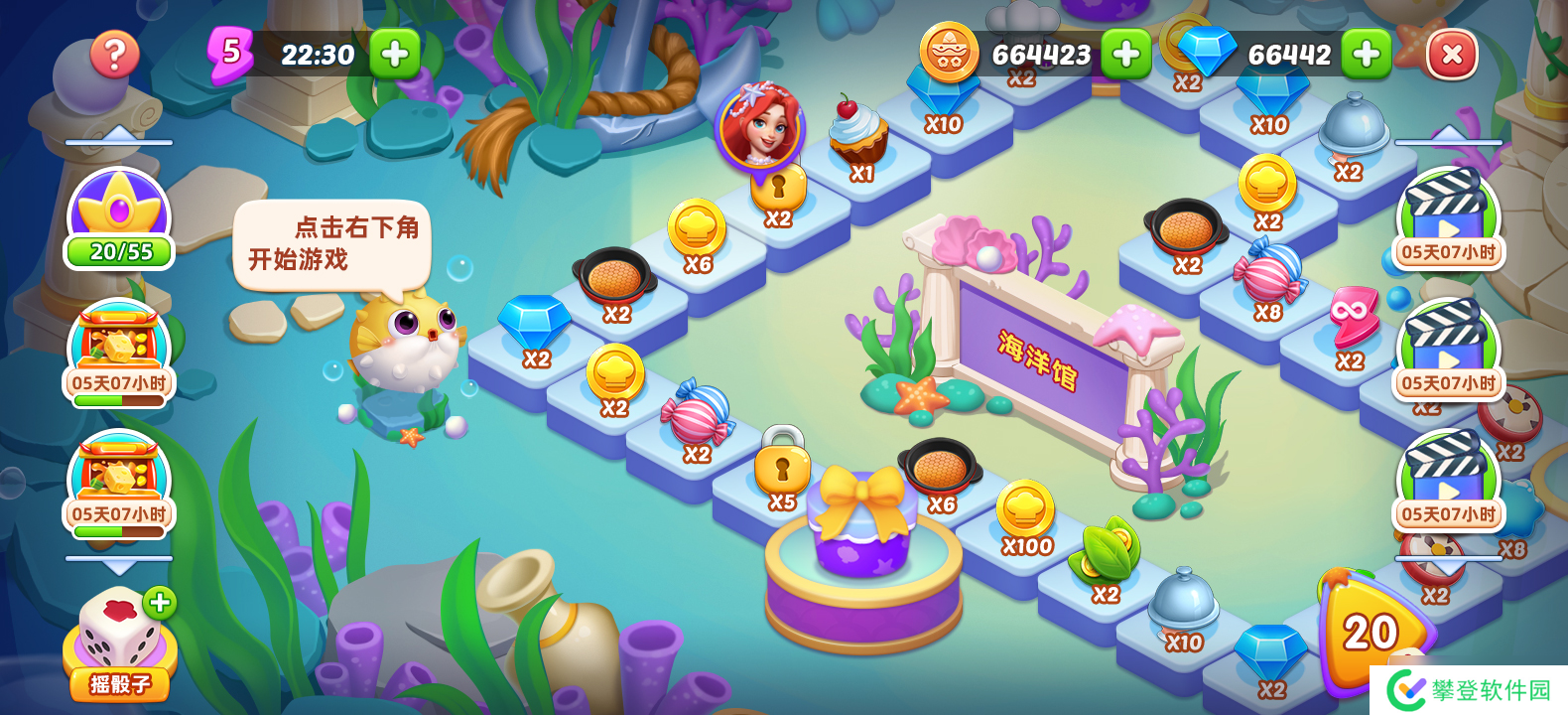This screenshot has width=1568, height=715.
Task: Click the up arrow above the crown icon
Action: (x=119, y=134)
